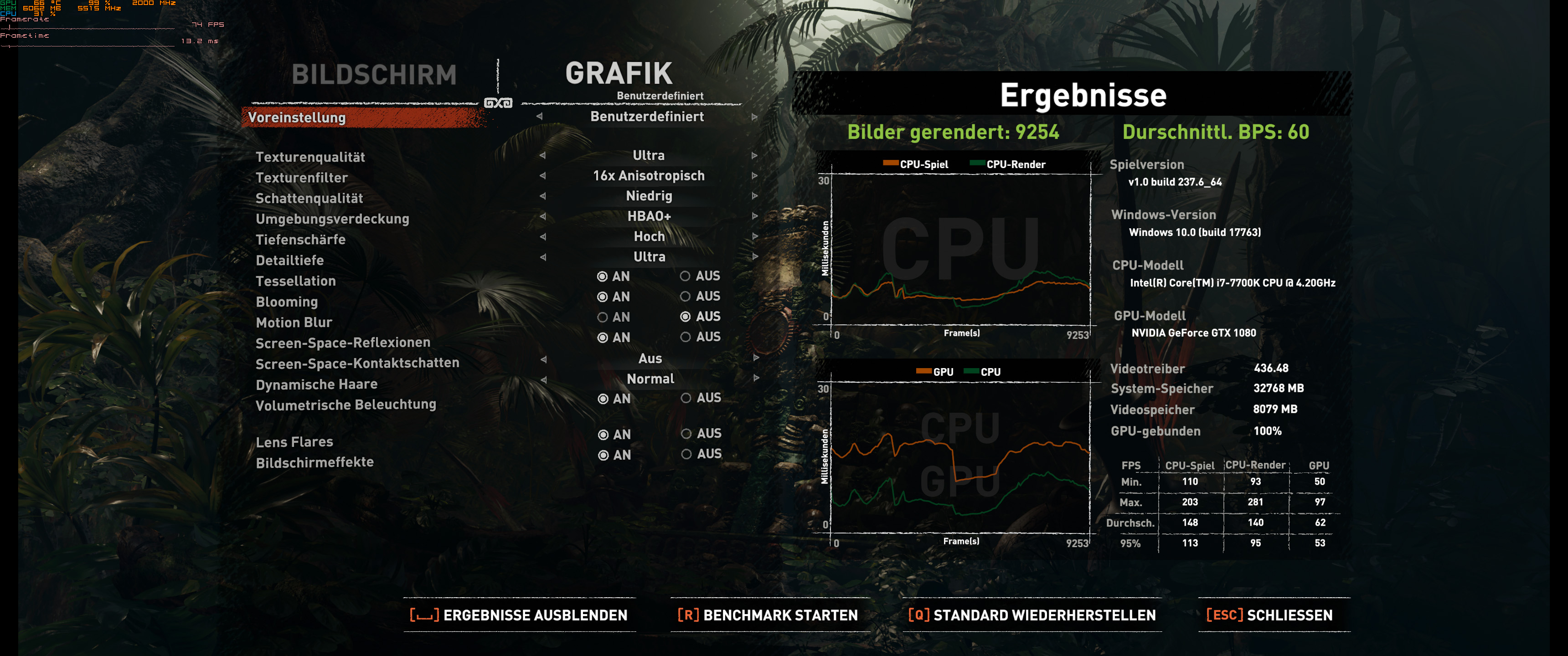This screenshot has width=1568, height=656.
Task: Enable Motion Blur by selecting AN
Action: (603, 317)
